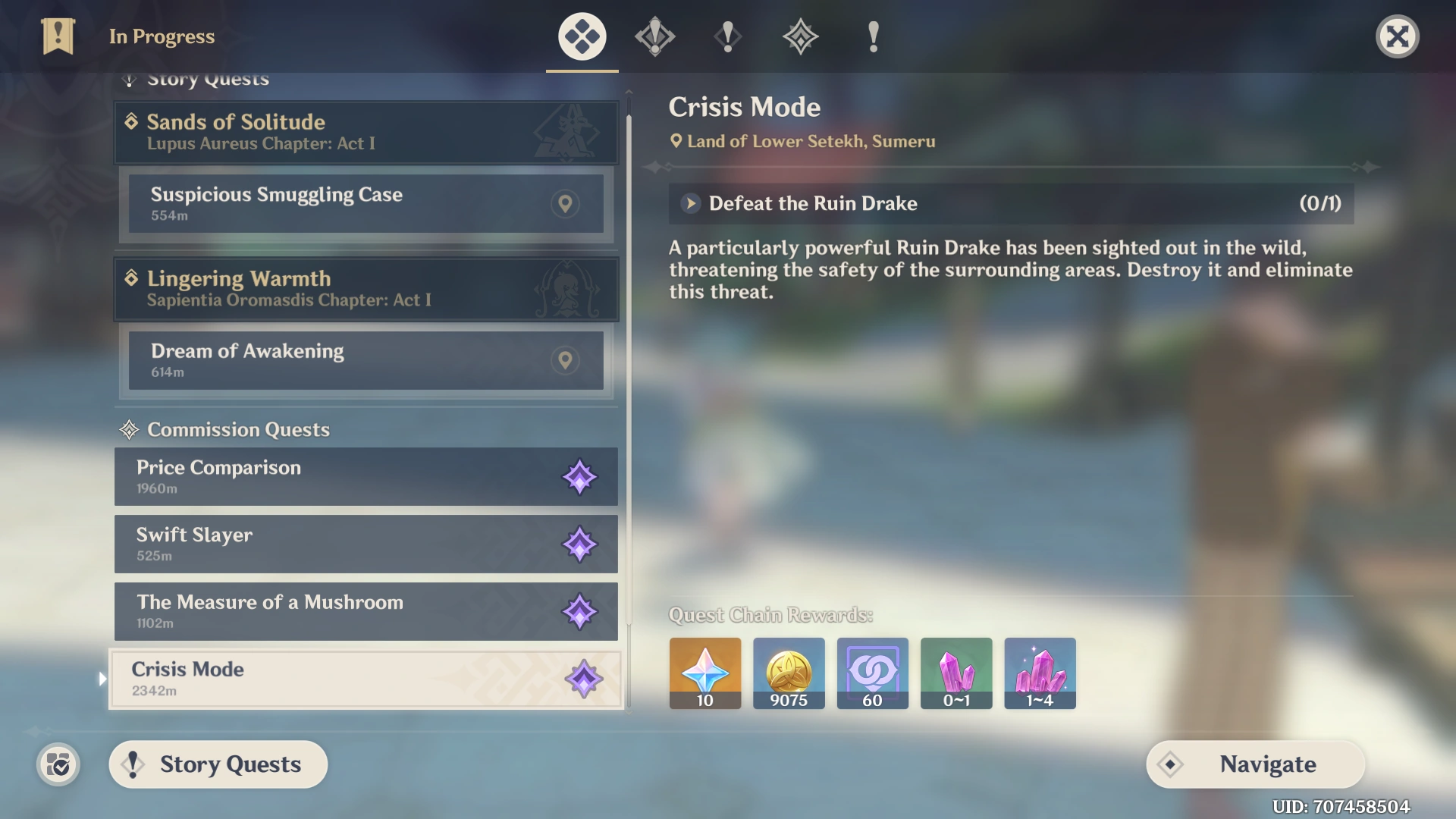Click the commission emblem on Price Comparison
This screenshot has width=1456, height=819.
581,477
